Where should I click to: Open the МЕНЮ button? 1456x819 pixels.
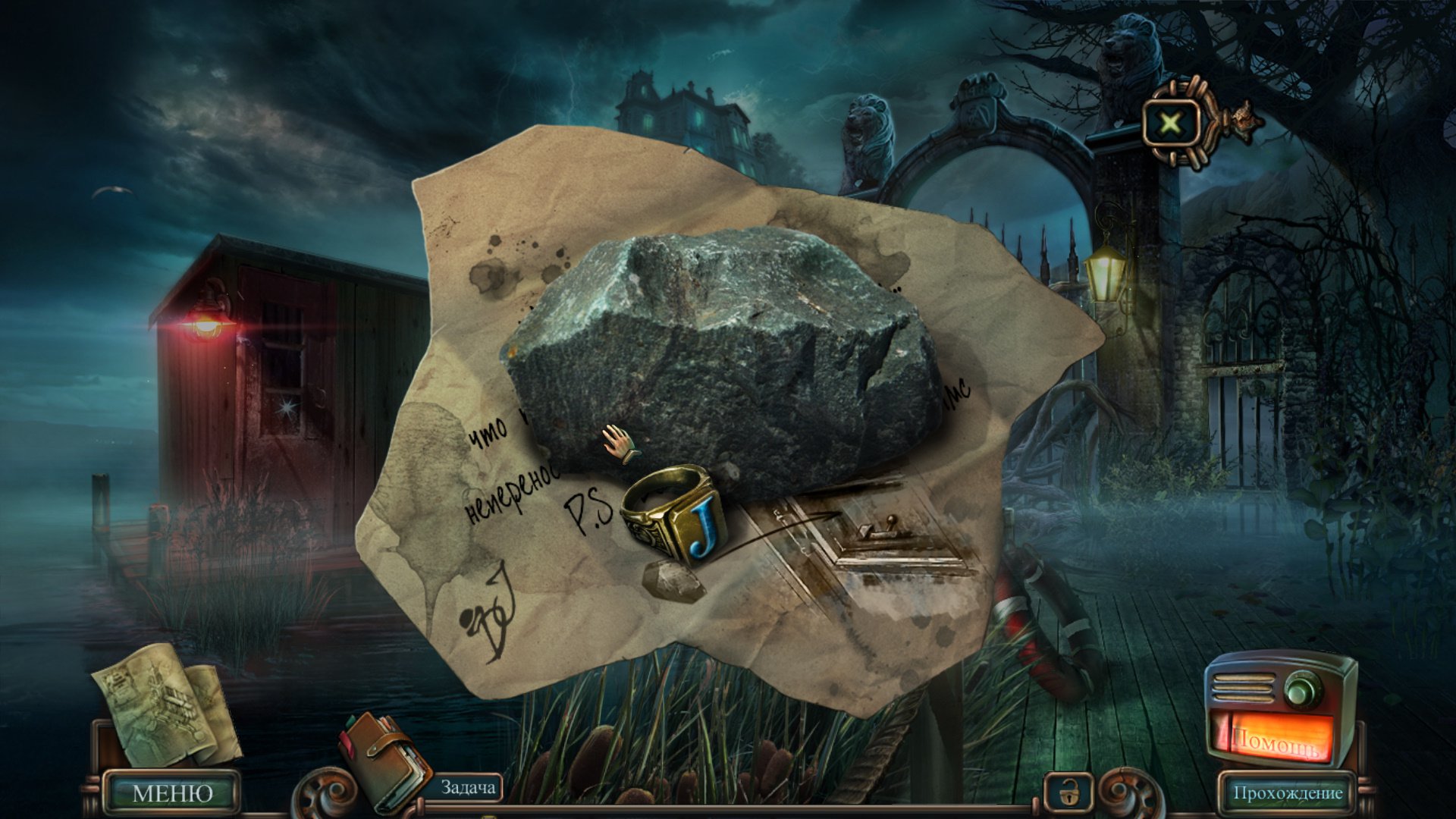pyautogui.click(x=172, y=793)
